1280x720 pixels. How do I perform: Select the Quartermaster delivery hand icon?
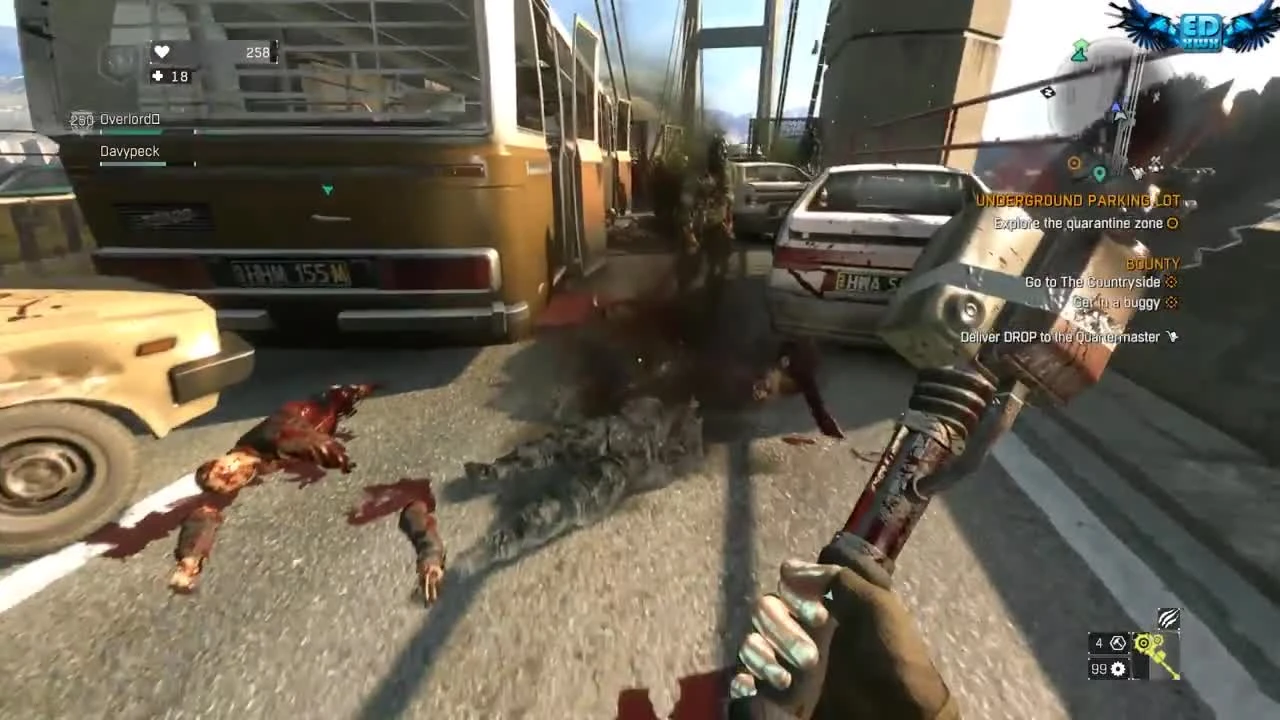pos(1171,337)
